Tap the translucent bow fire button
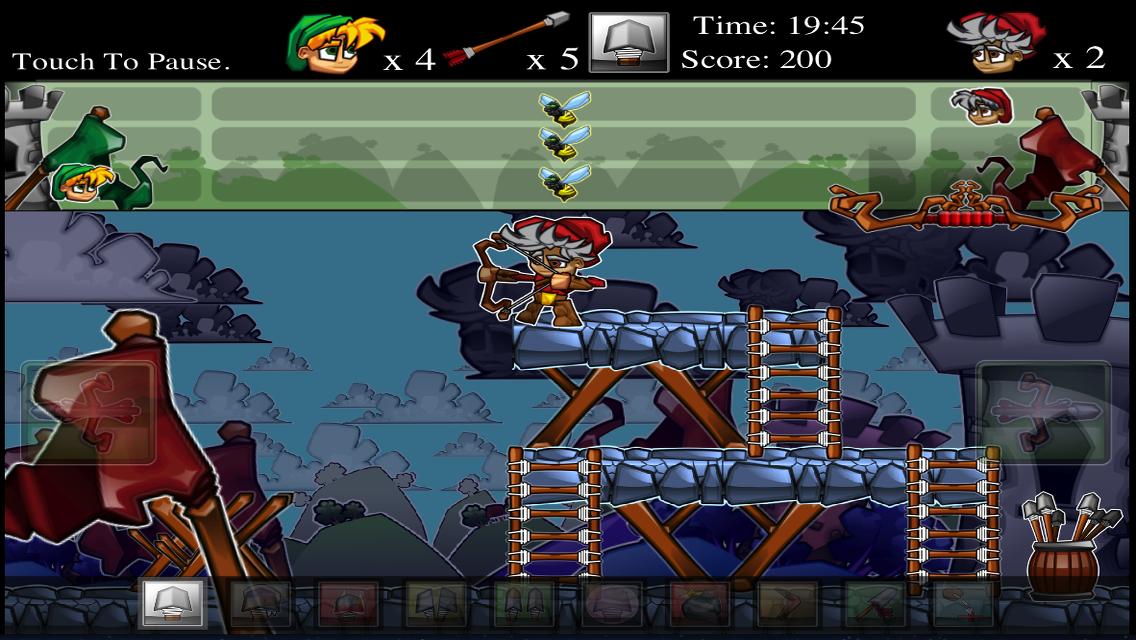Screen dimensions: 1136x640 click(1043, 412)
